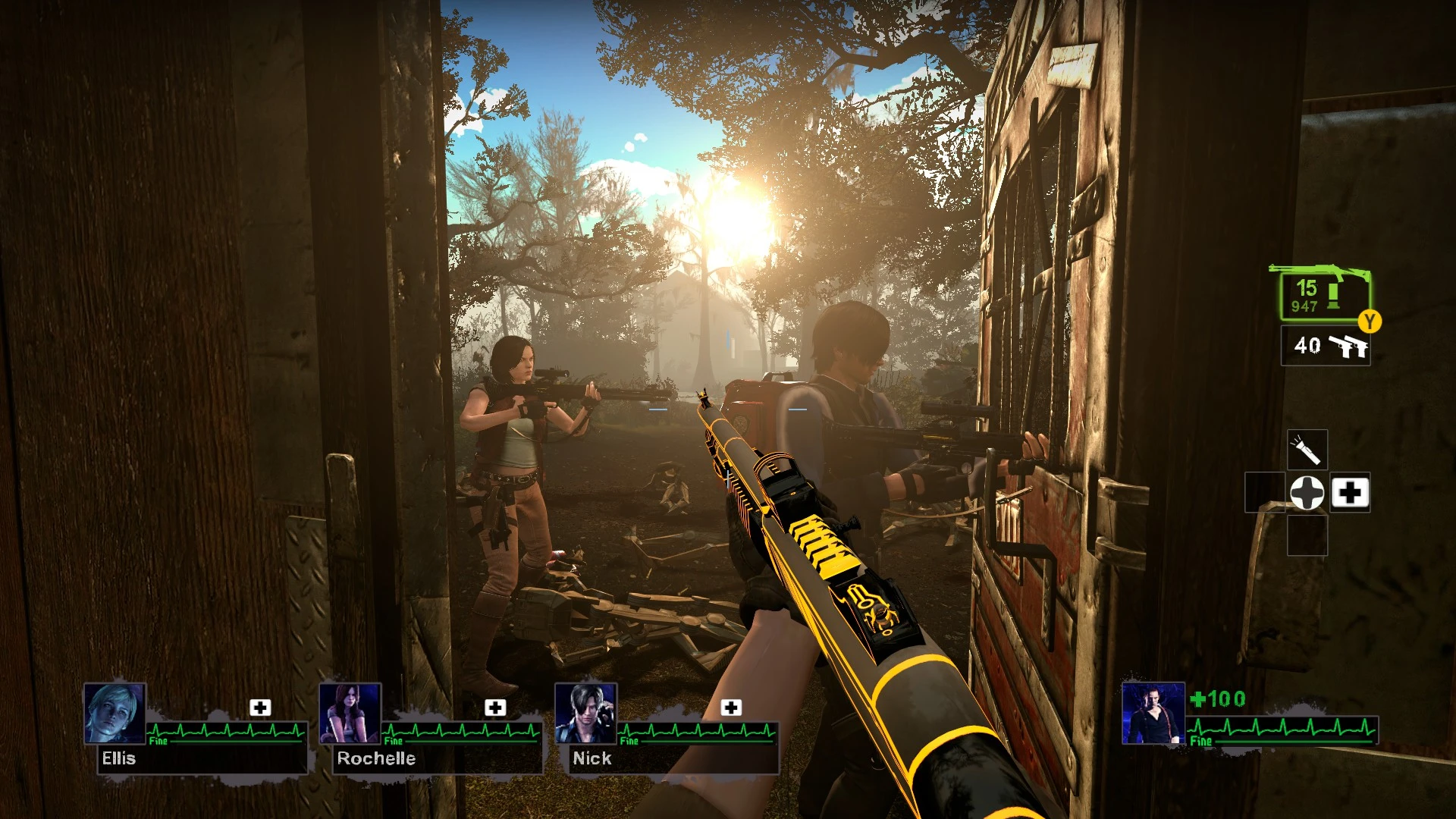Click Ellis's first aid cross icon
Viewport: 1456px width, 819px height.
coord(262,709)
